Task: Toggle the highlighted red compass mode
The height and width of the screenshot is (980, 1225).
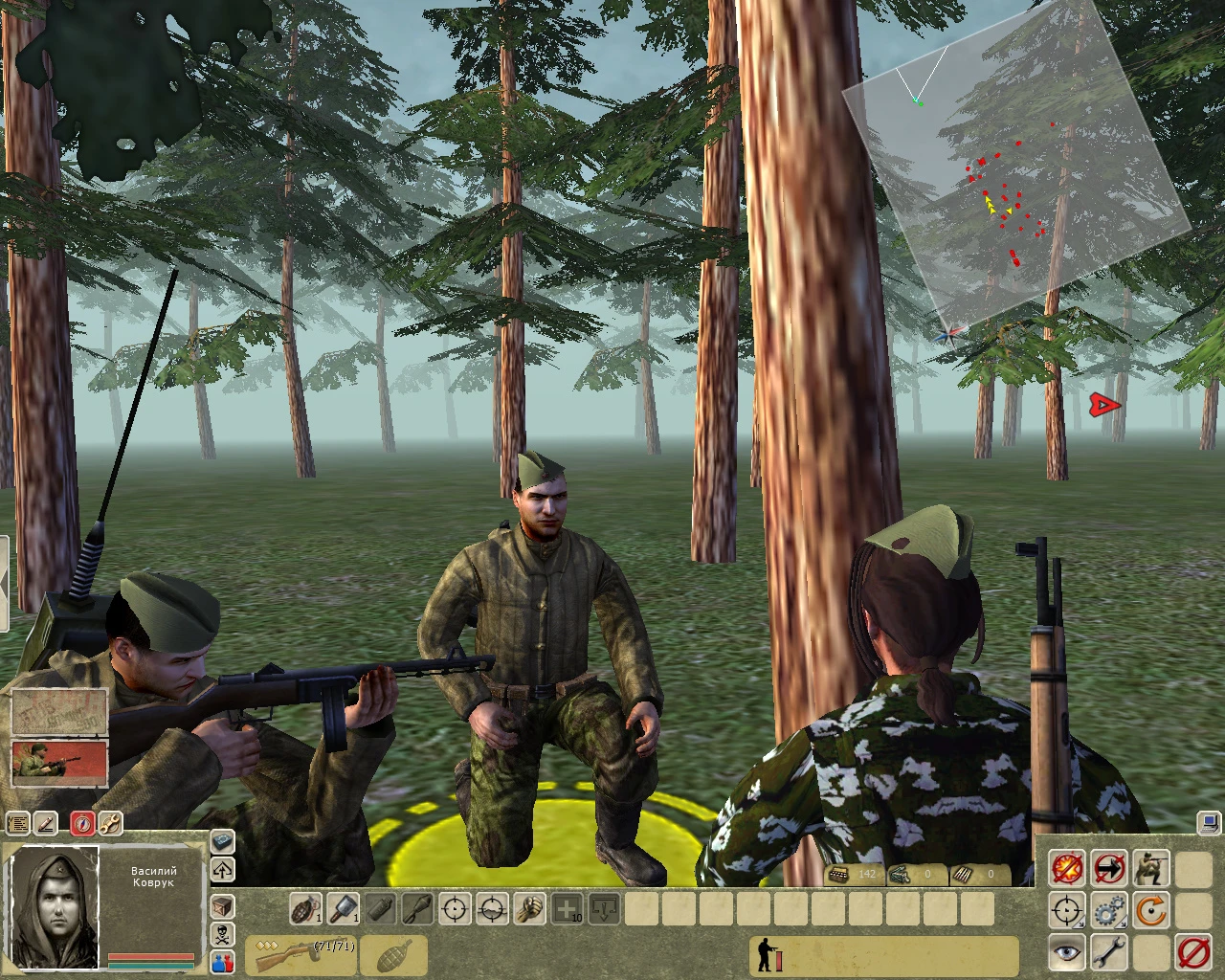Action: click(82, 822)
